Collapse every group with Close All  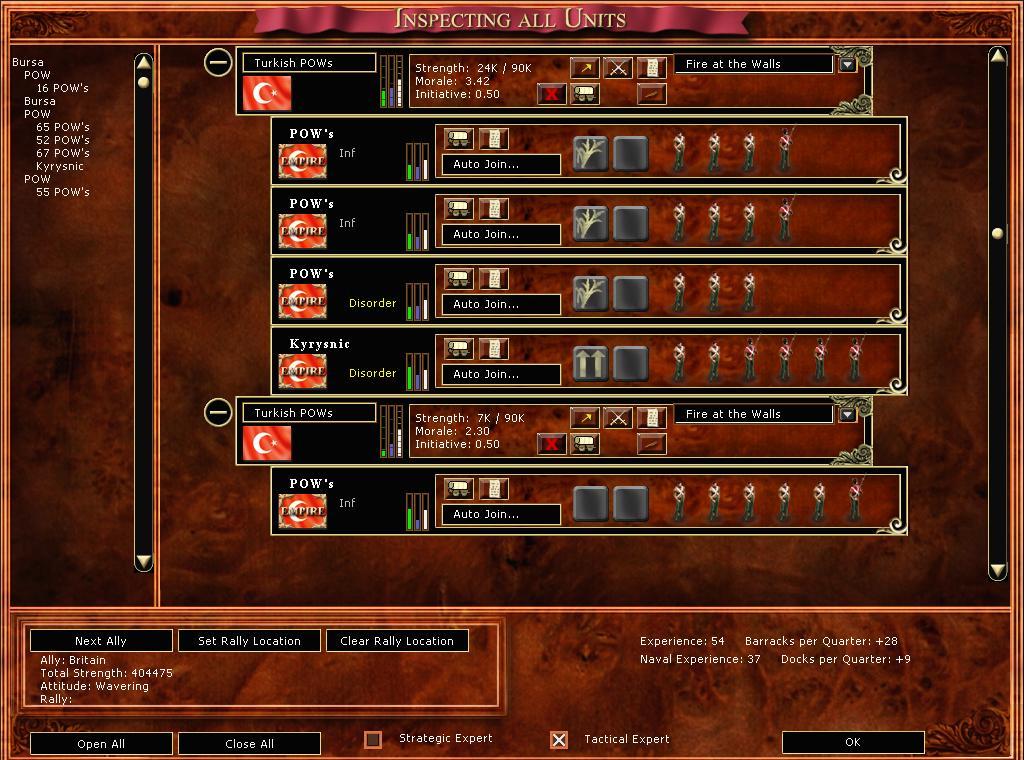coord(249,744)
